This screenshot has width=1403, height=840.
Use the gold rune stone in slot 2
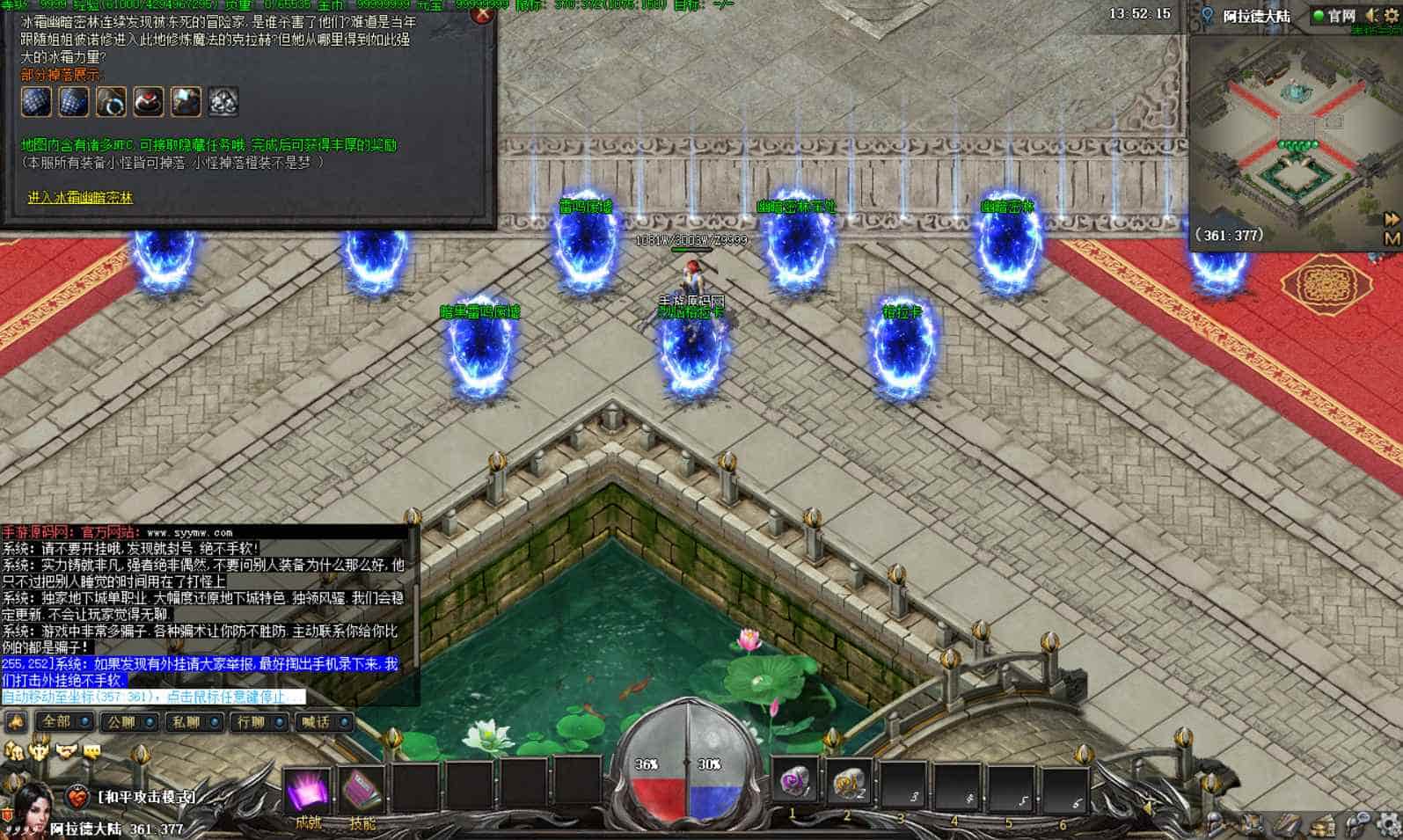[849, 782]
